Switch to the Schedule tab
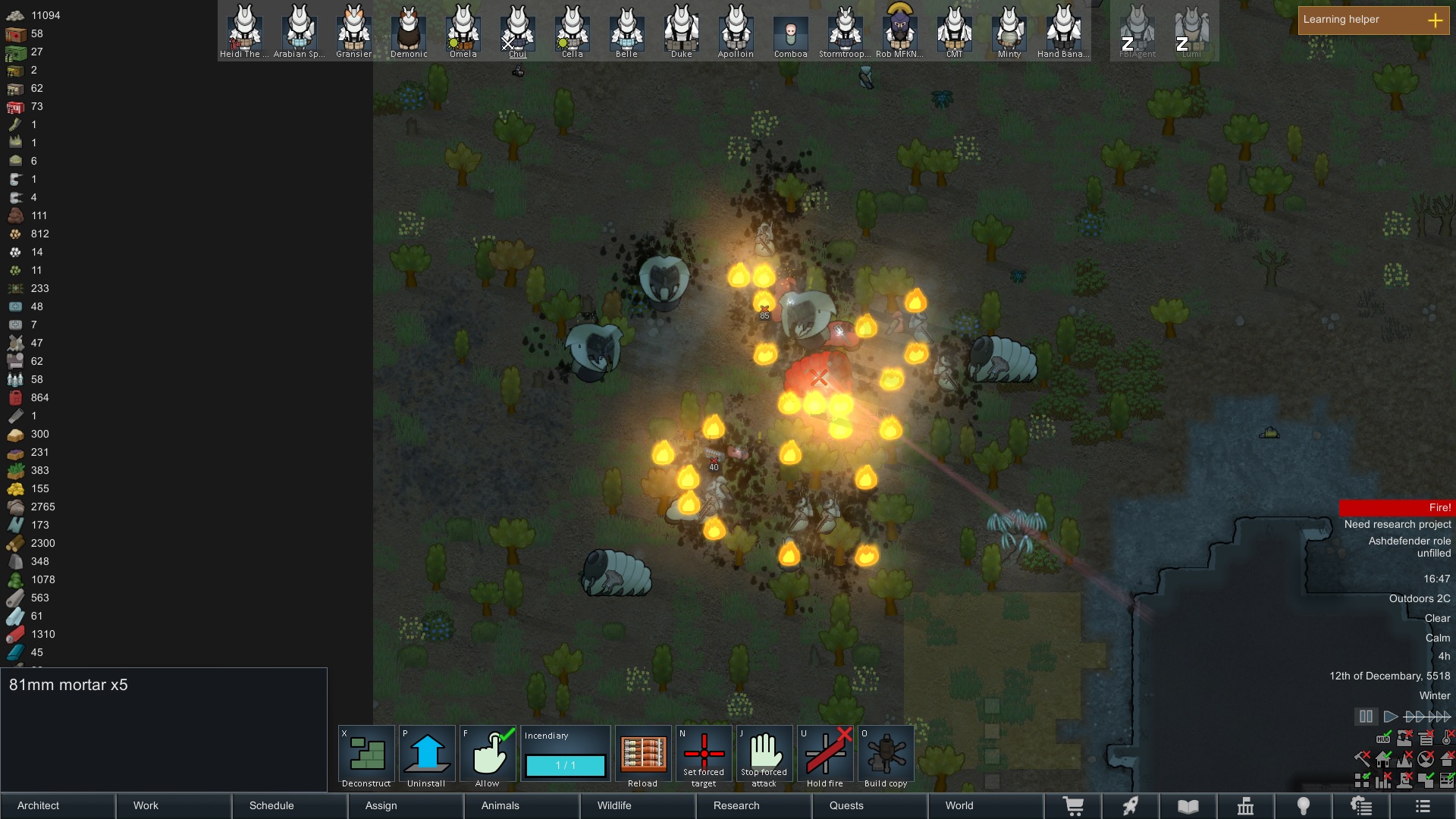The height and width of the screenshot is (819, 1456). [x=289, y=805]
